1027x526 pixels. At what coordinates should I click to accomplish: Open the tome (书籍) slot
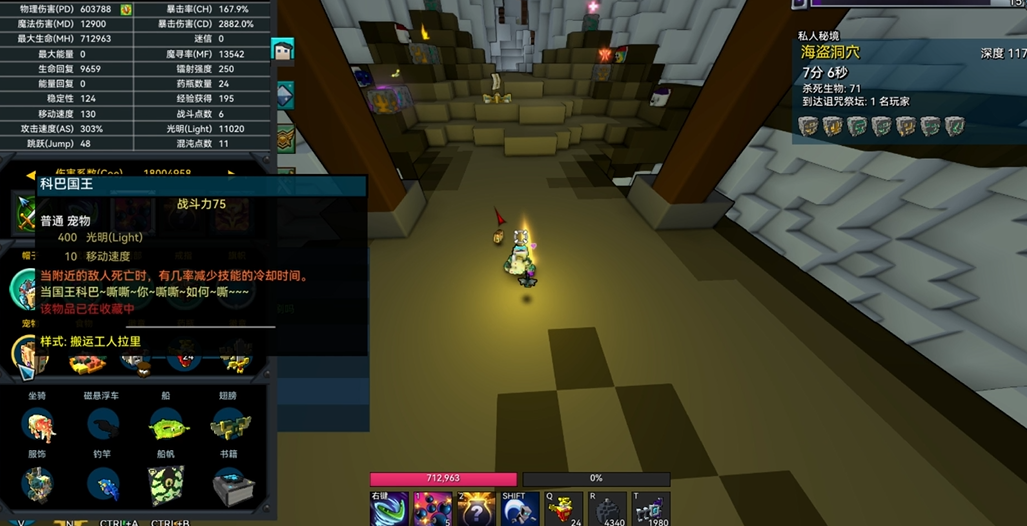(x=231, y=486)
